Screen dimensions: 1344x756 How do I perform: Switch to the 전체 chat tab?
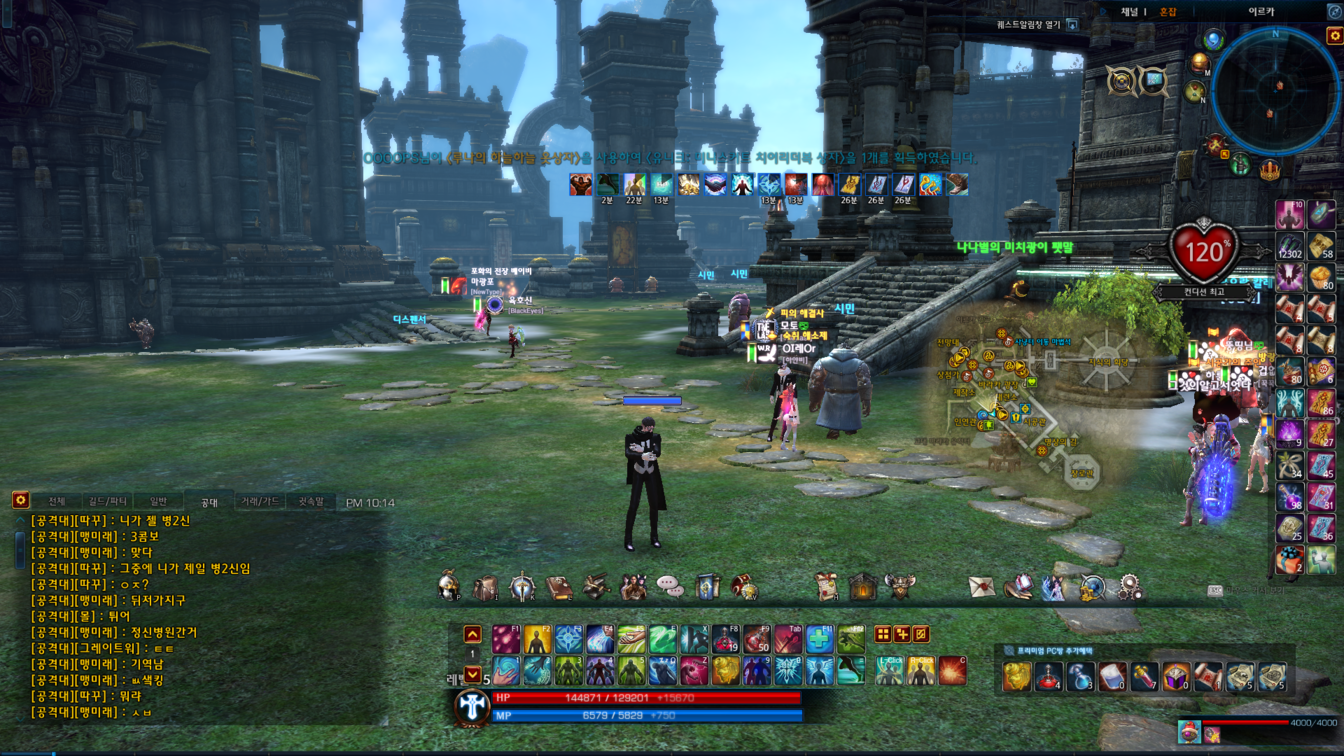[56, 501]
